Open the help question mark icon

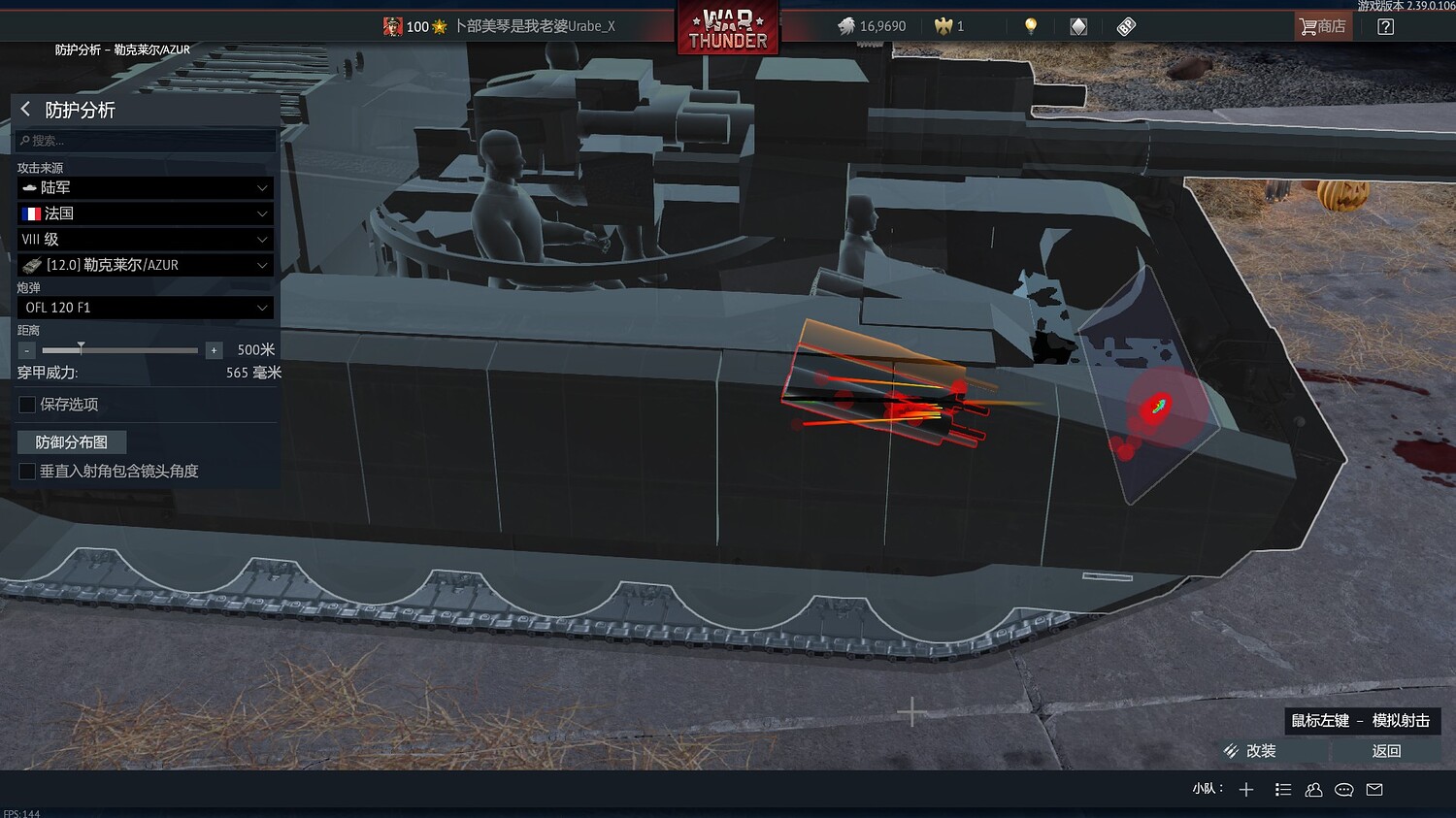tap(1386, 26)
